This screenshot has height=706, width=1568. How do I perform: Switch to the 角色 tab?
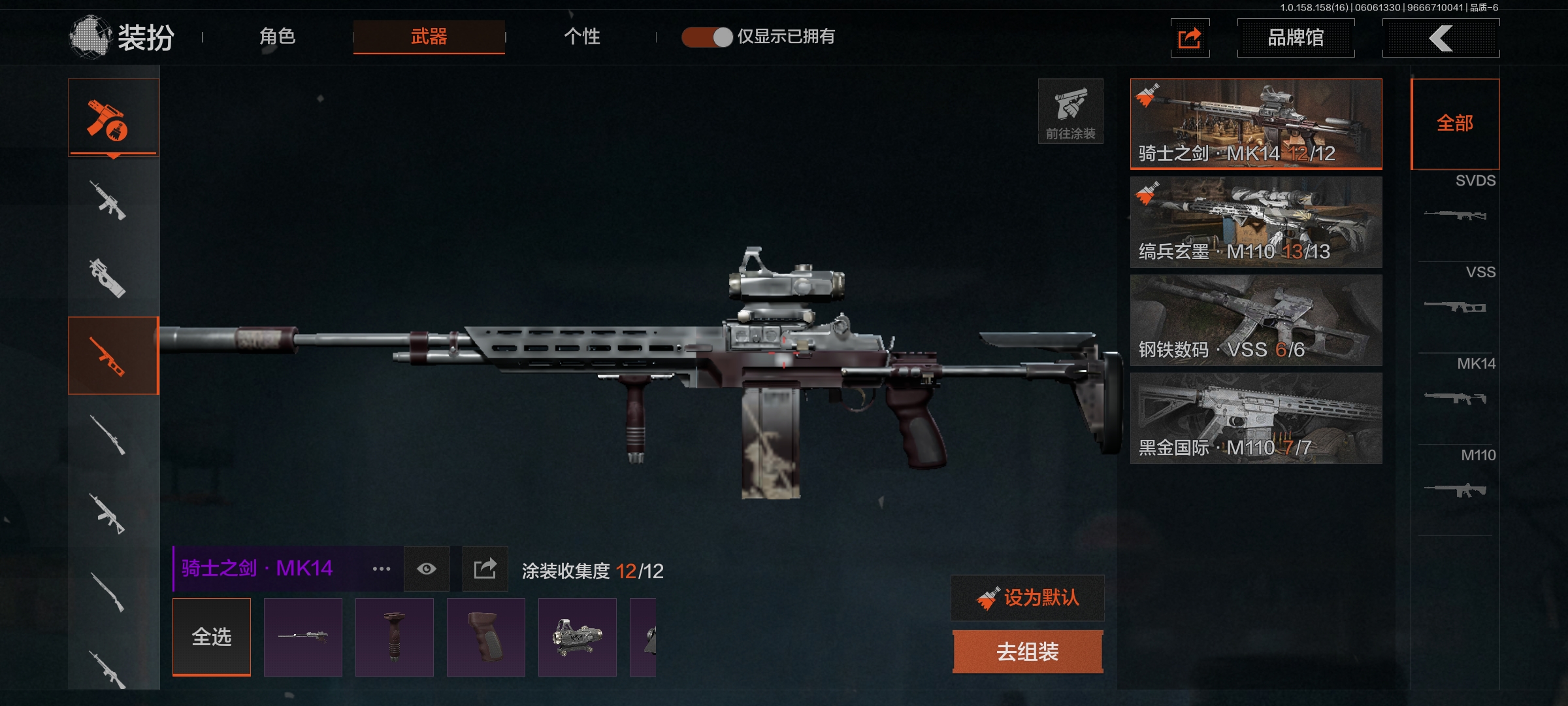(278, 37)
